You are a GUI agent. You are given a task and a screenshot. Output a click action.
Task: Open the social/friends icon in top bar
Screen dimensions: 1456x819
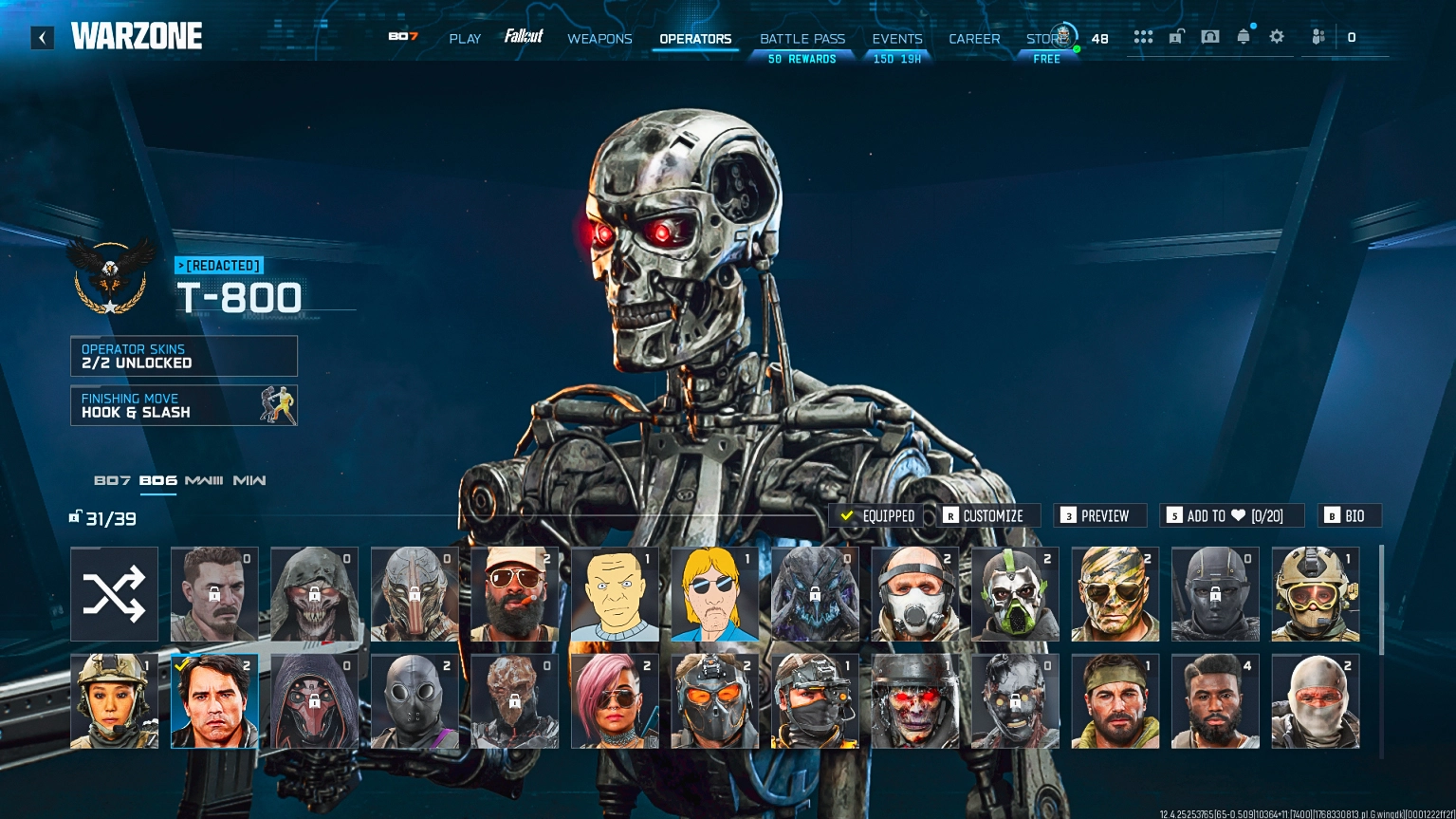pyautogui.click(x=1318, y=36)
